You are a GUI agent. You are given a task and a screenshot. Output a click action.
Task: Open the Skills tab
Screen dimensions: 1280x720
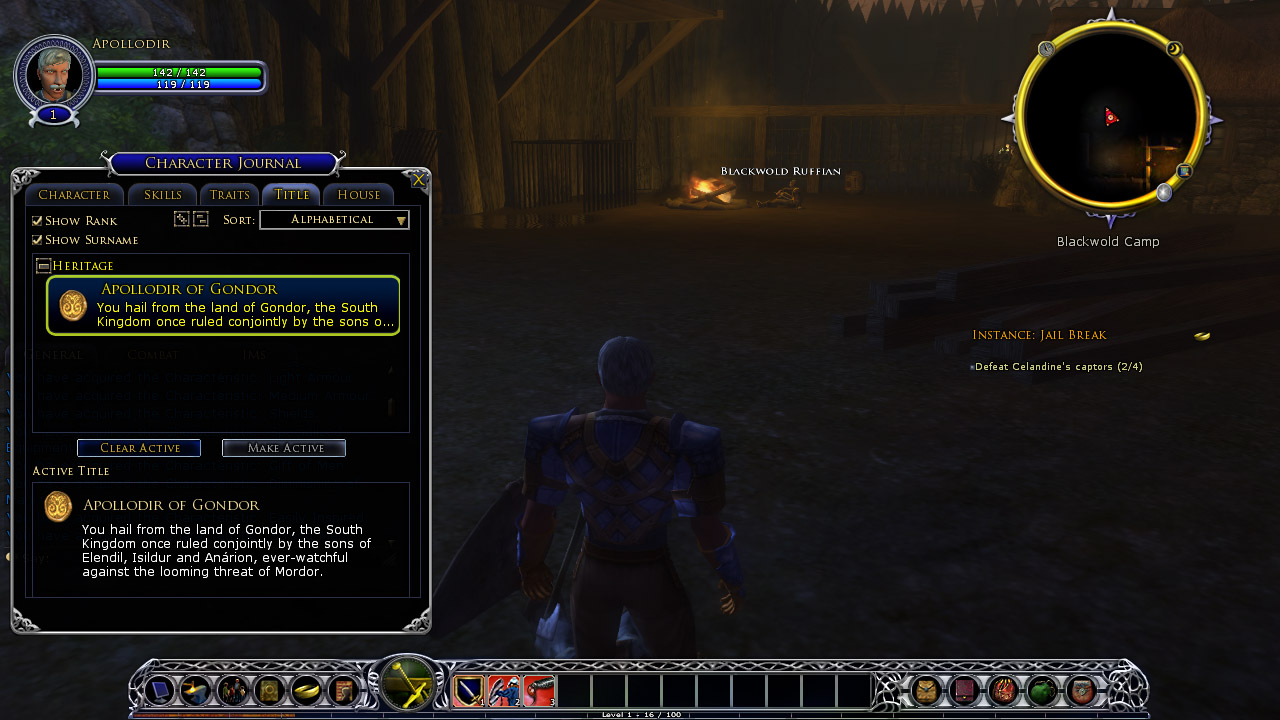pyautogui.click(x=162, y=195)
